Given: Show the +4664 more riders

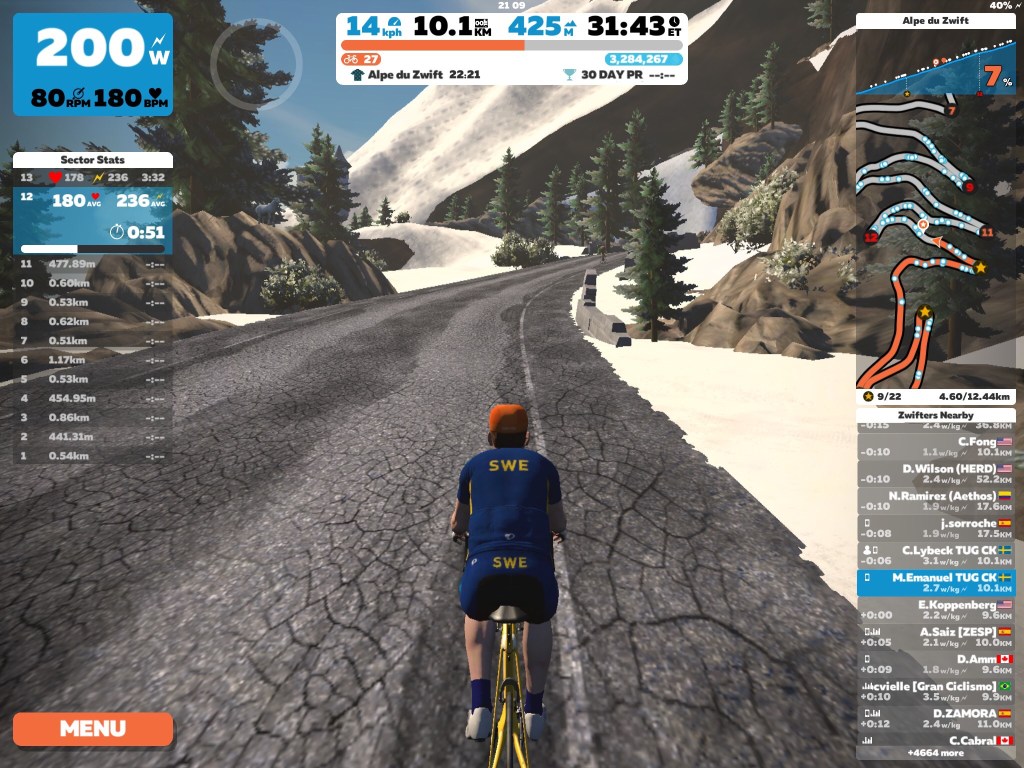Looking at the screenshot, I should click(x=935, y=753).
